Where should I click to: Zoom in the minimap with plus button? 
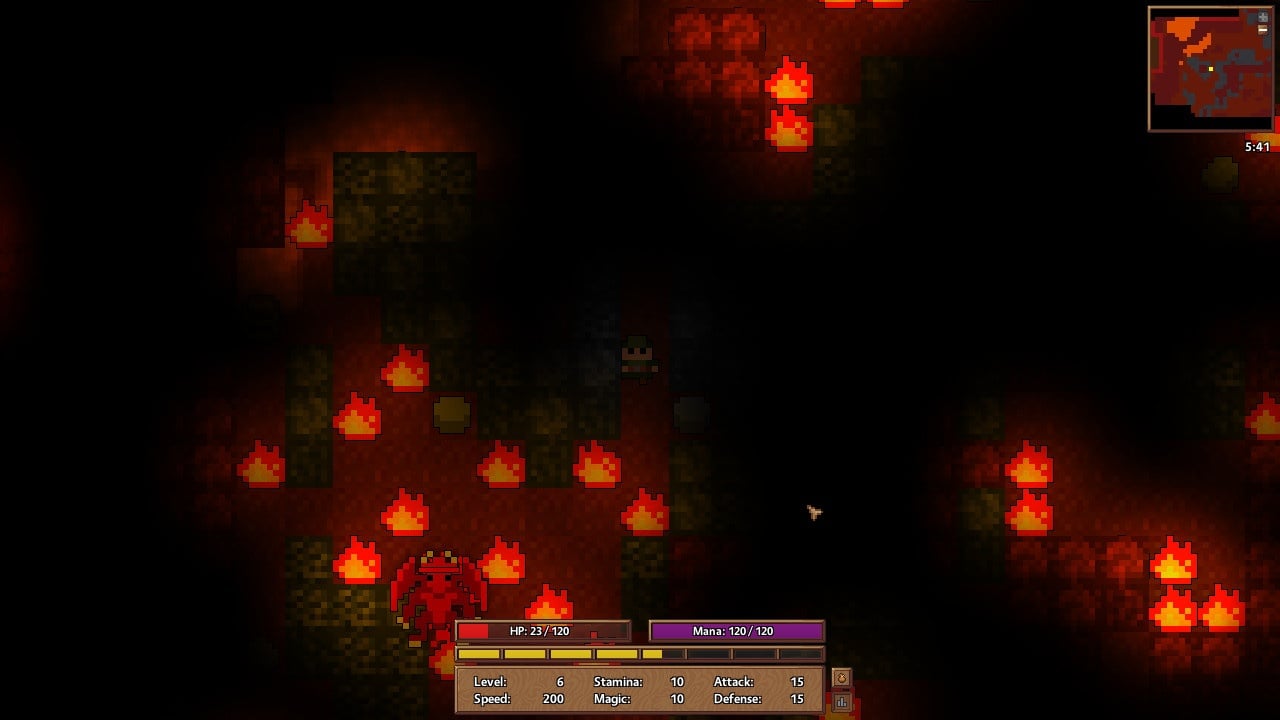1264,17
